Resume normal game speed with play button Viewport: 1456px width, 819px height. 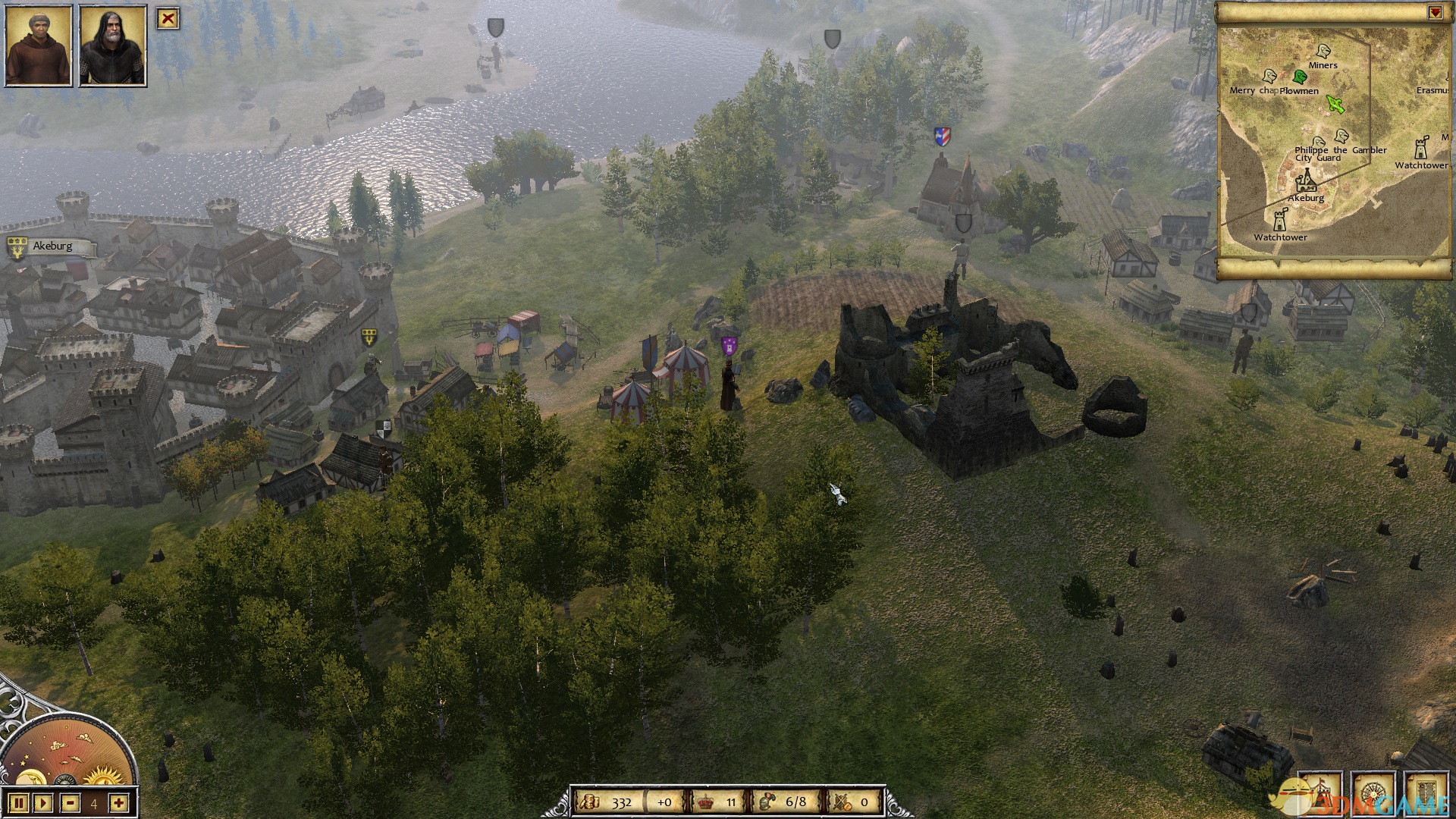(x=43, y=802)
